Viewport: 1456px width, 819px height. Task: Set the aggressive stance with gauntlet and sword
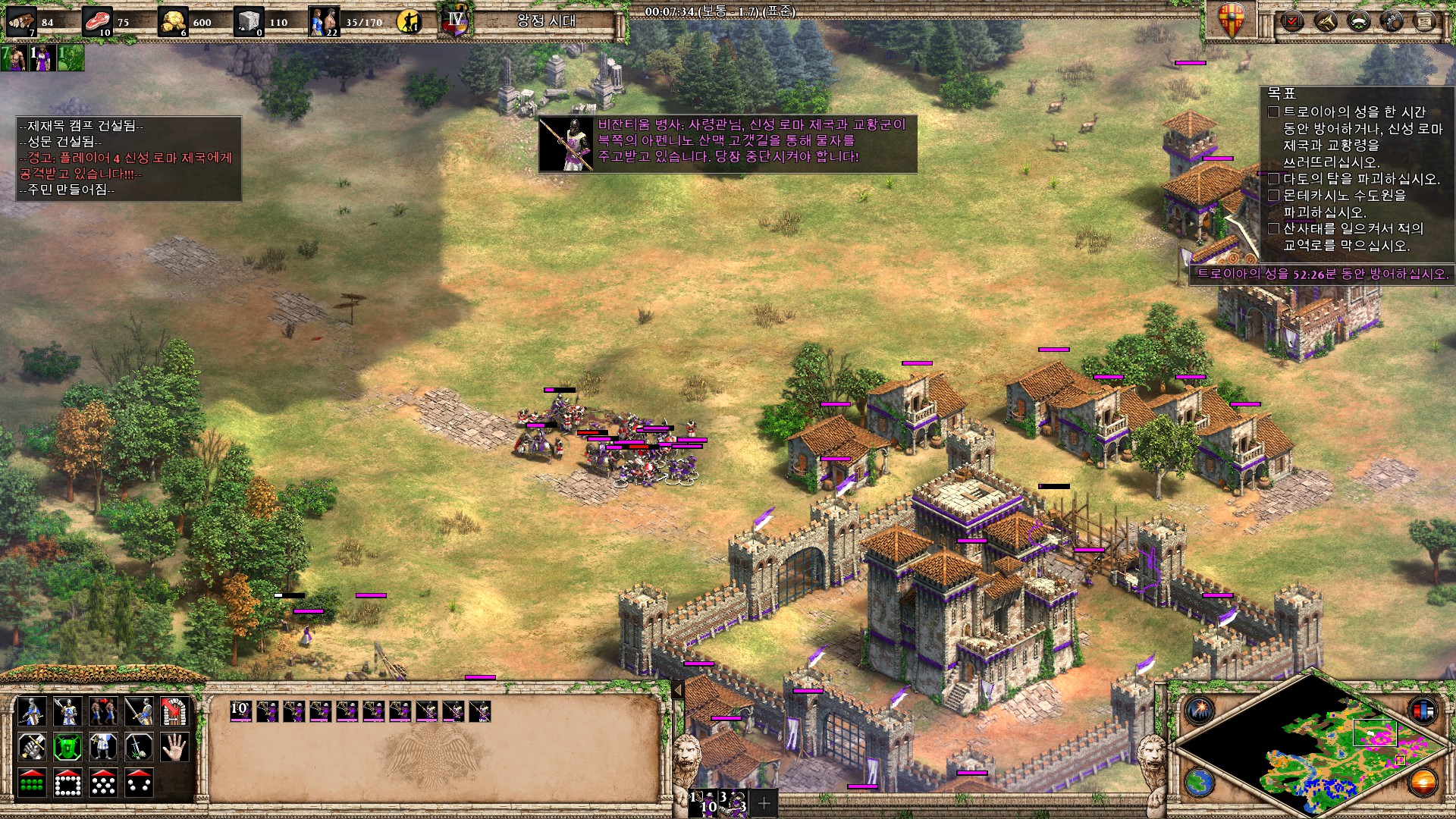[32, 748]
